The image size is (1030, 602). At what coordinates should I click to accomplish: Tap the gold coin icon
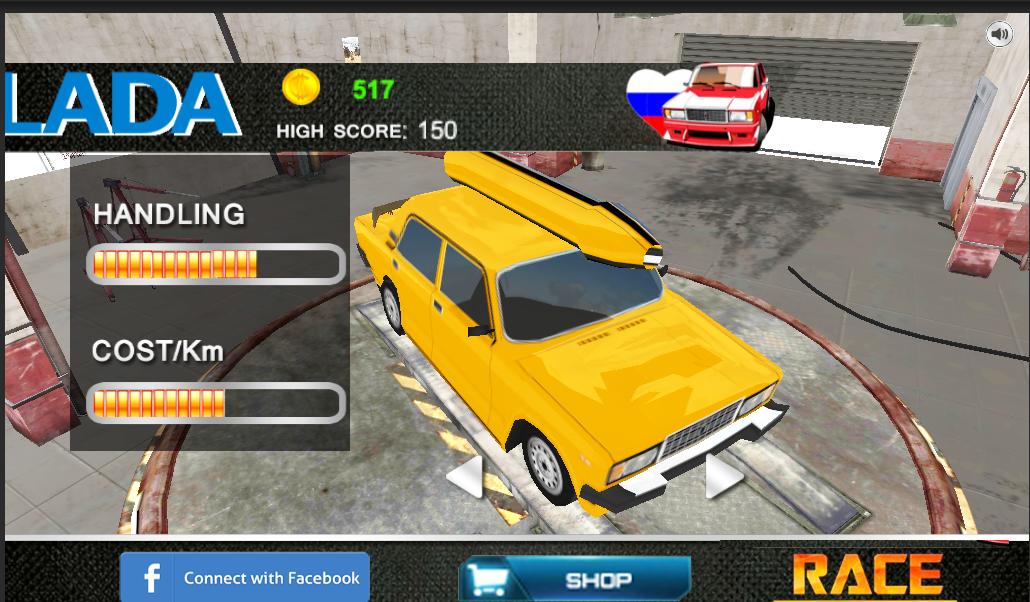tap(300, 88)
